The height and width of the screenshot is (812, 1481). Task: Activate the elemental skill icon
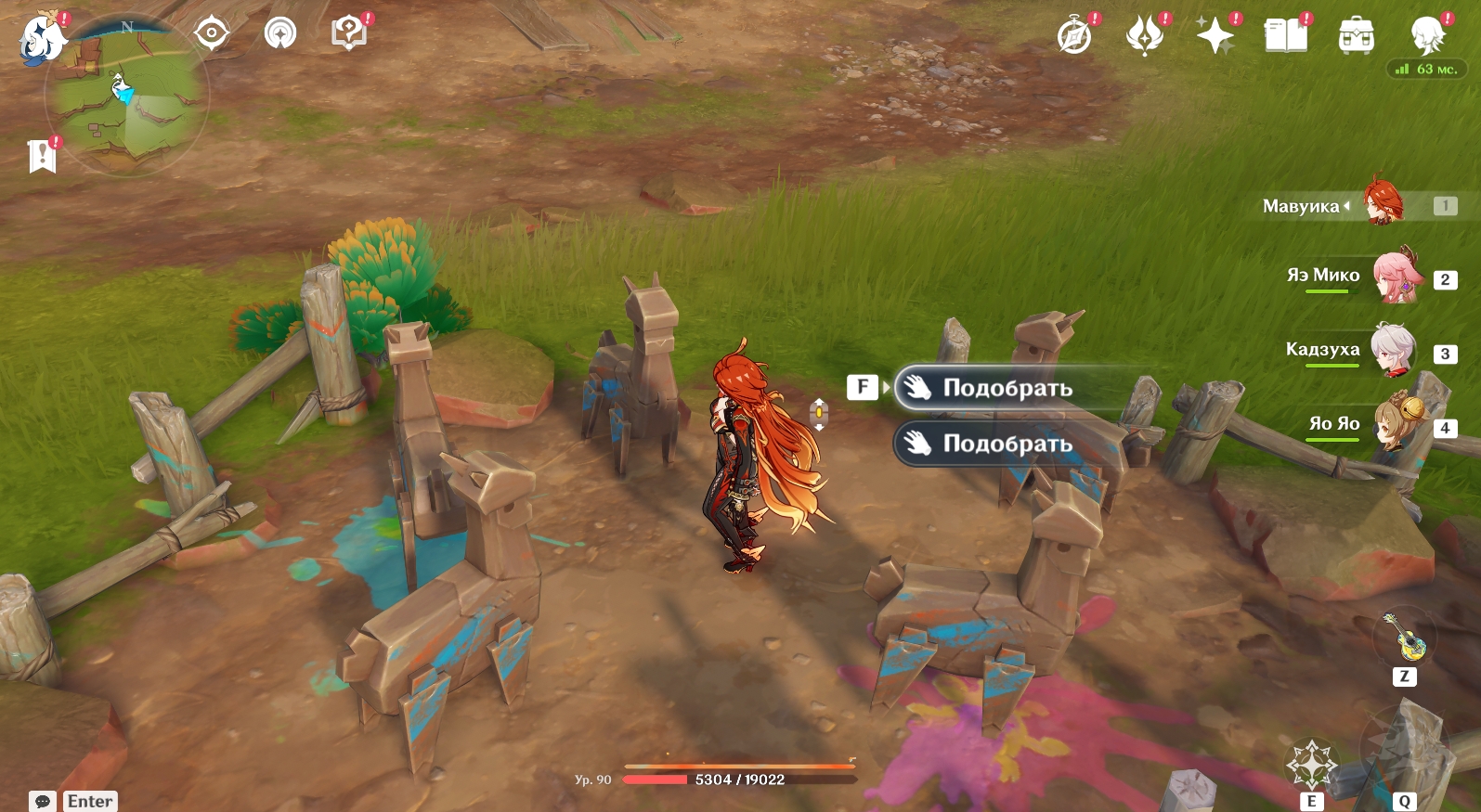[1311, 767]
